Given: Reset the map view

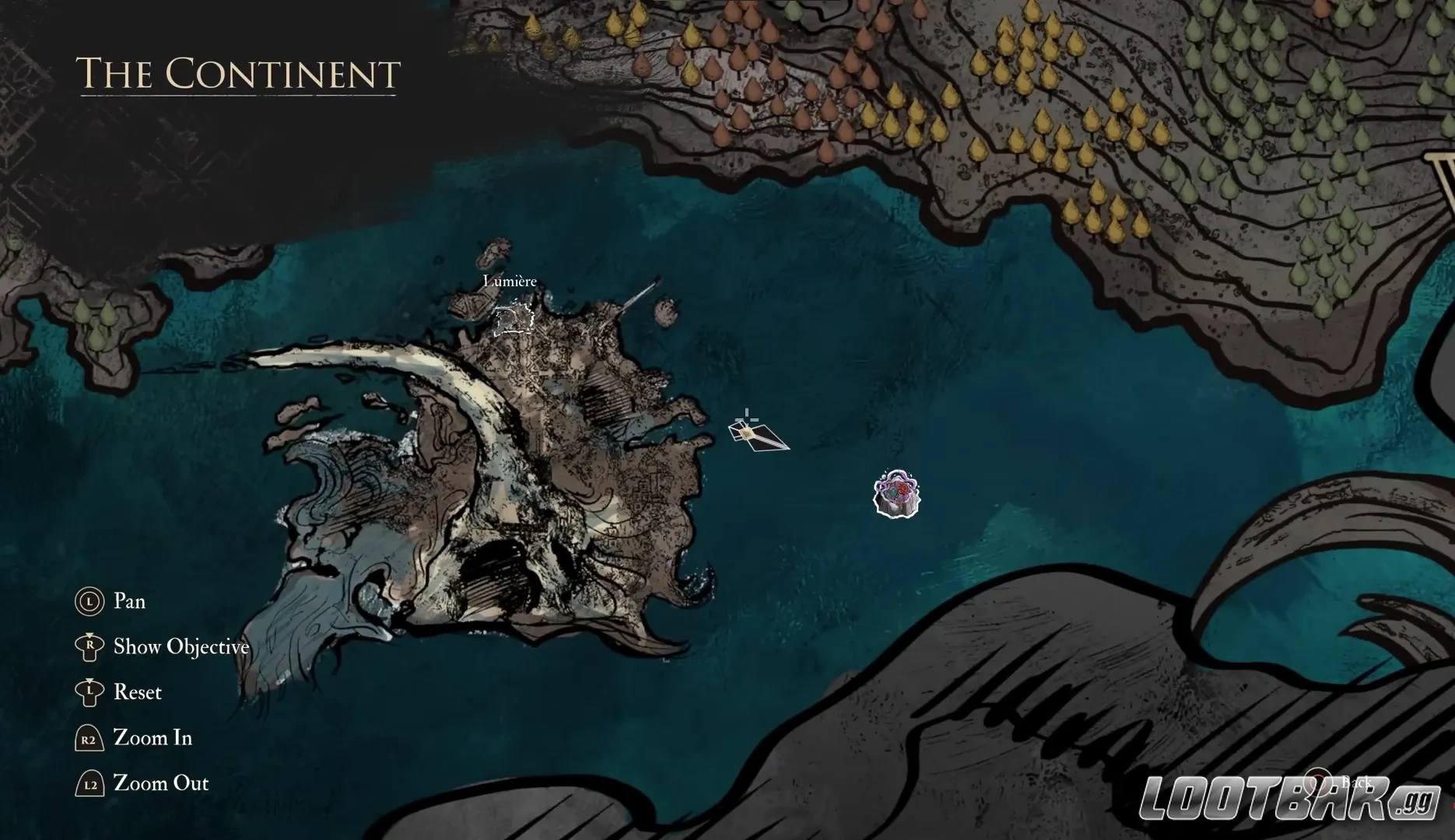Looking at the screenshot, I should (x=137, y=692).
